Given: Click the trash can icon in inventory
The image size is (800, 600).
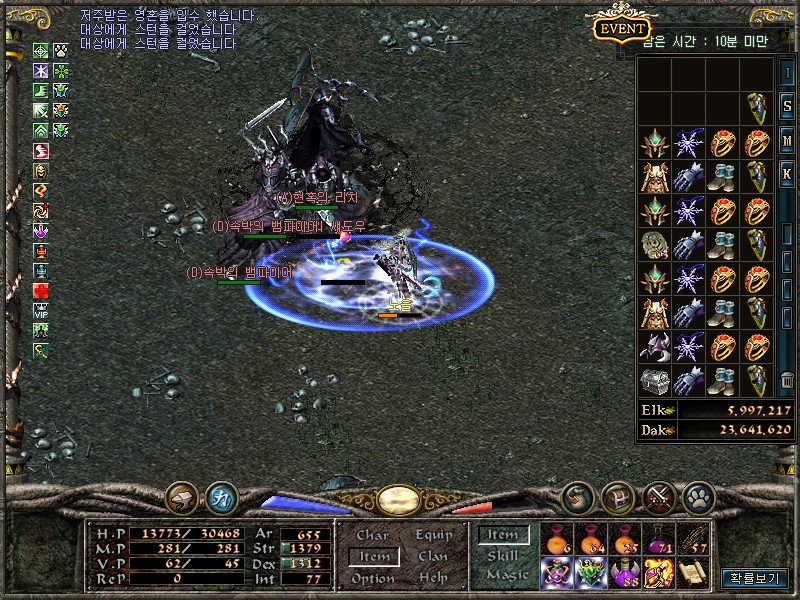Looking at the screenshot, I should [787, 379].
